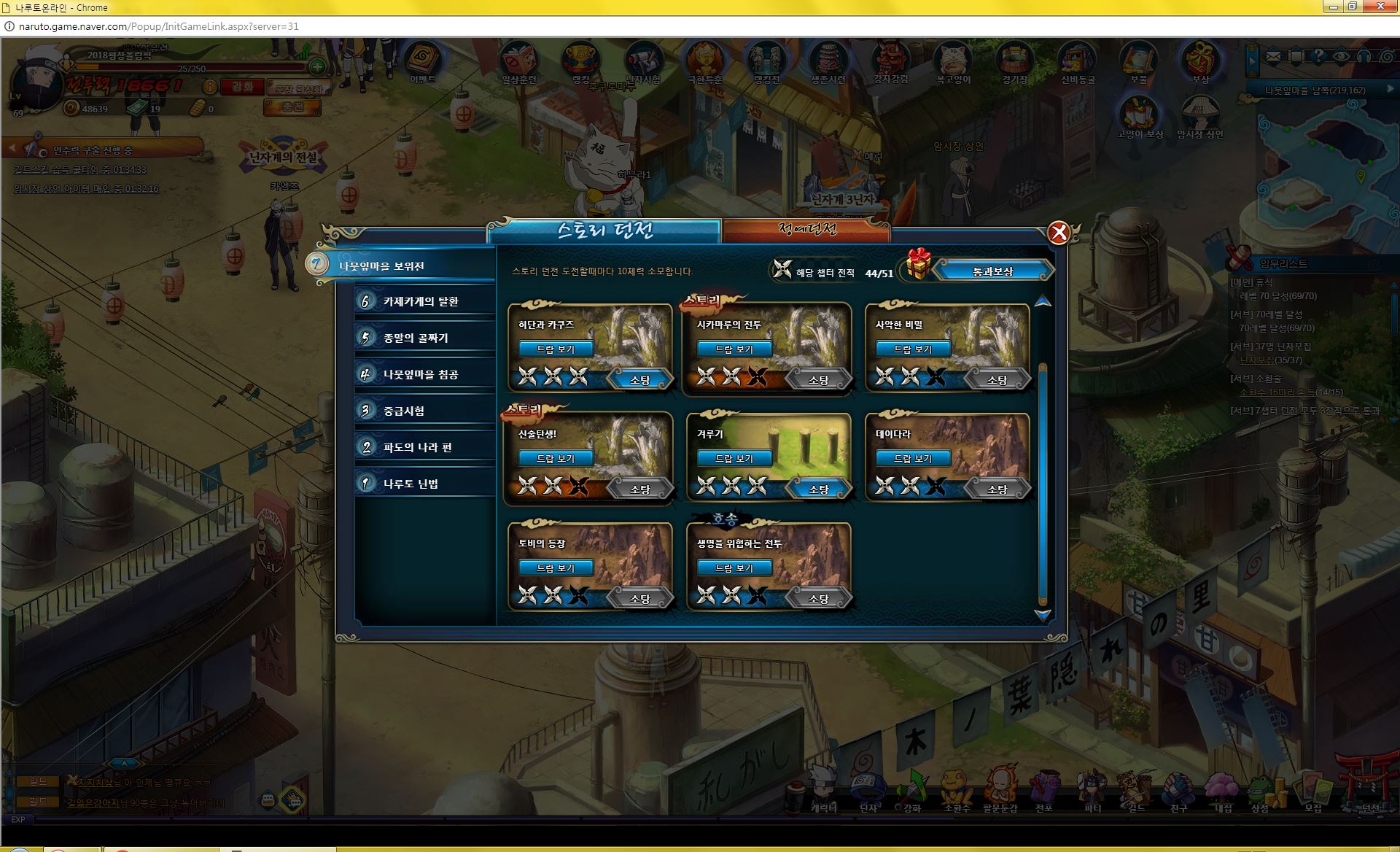Open the 이벤트 event icon
Screen dimensions: 1400x852
click(422, 63)
